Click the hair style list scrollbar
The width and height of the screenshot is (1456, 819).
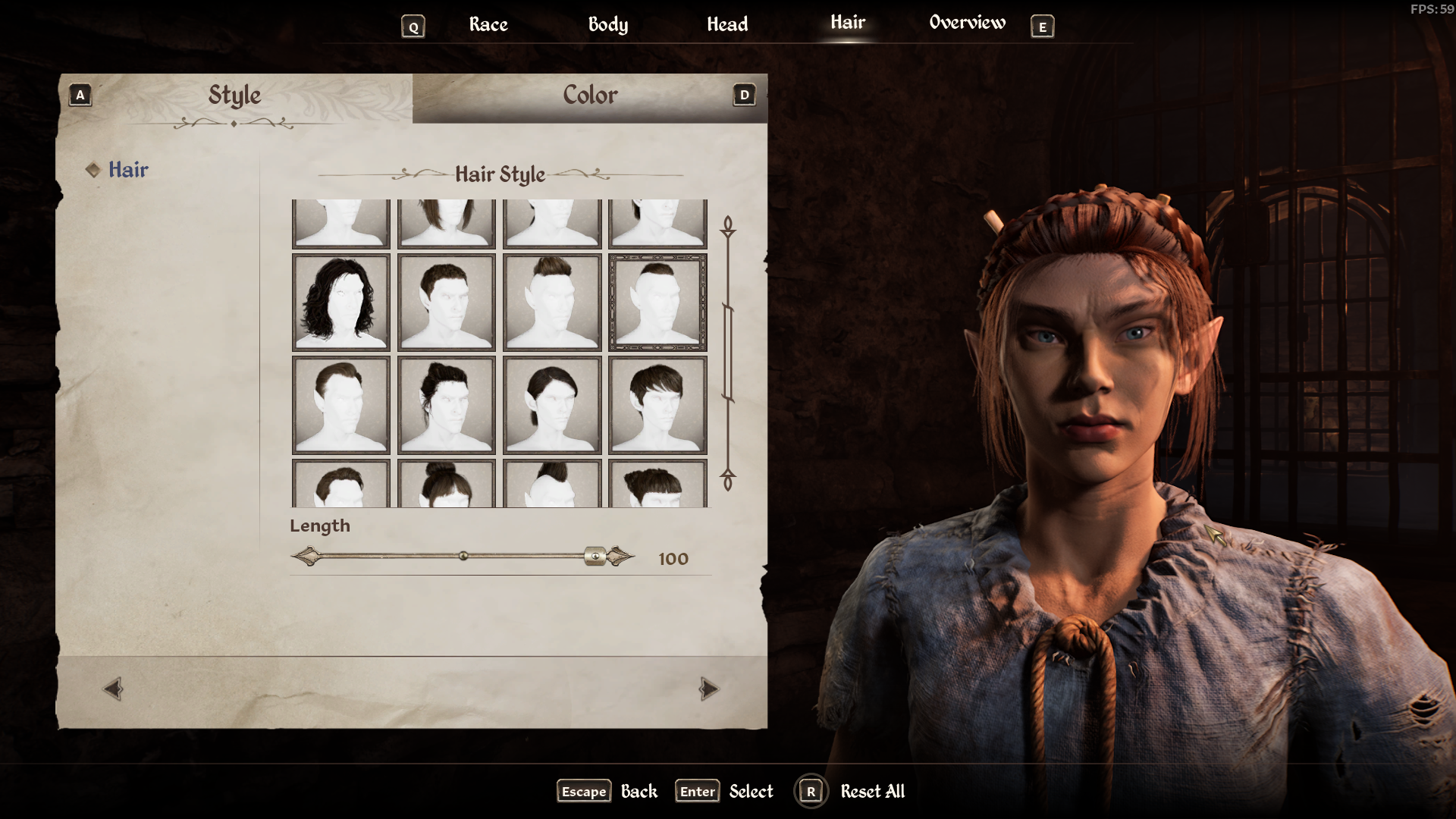coord(728,353)
